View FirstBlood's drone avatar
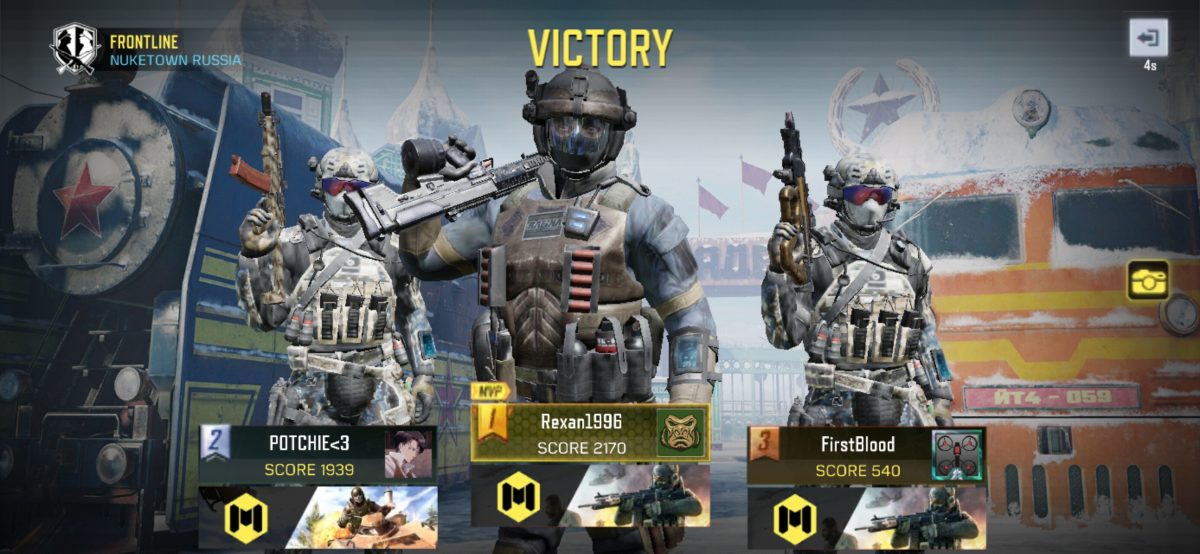1200x554 pixels. (958, 456)
